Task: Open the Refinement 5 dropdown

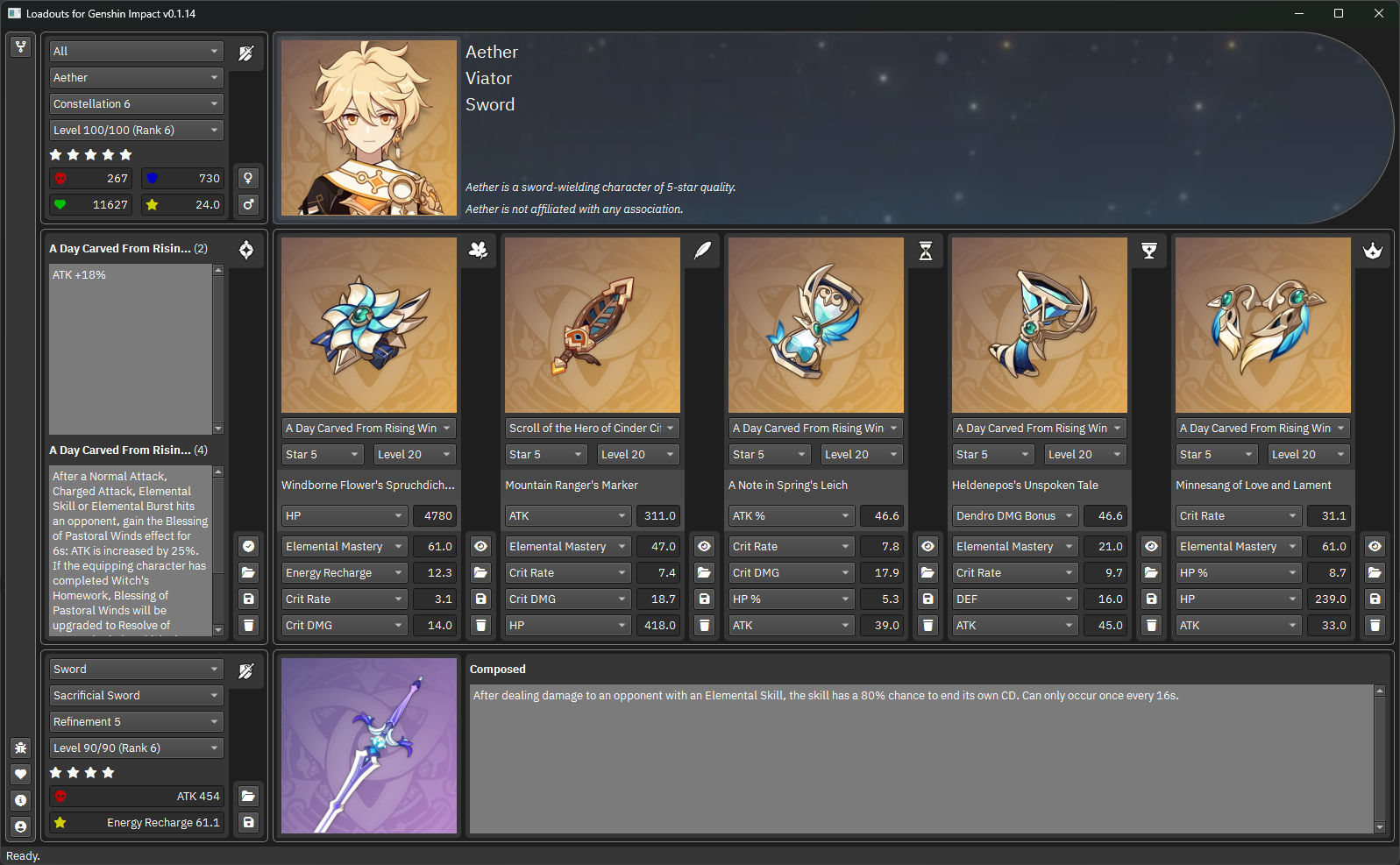Action: pyautogui.click(x=136, y=722)
